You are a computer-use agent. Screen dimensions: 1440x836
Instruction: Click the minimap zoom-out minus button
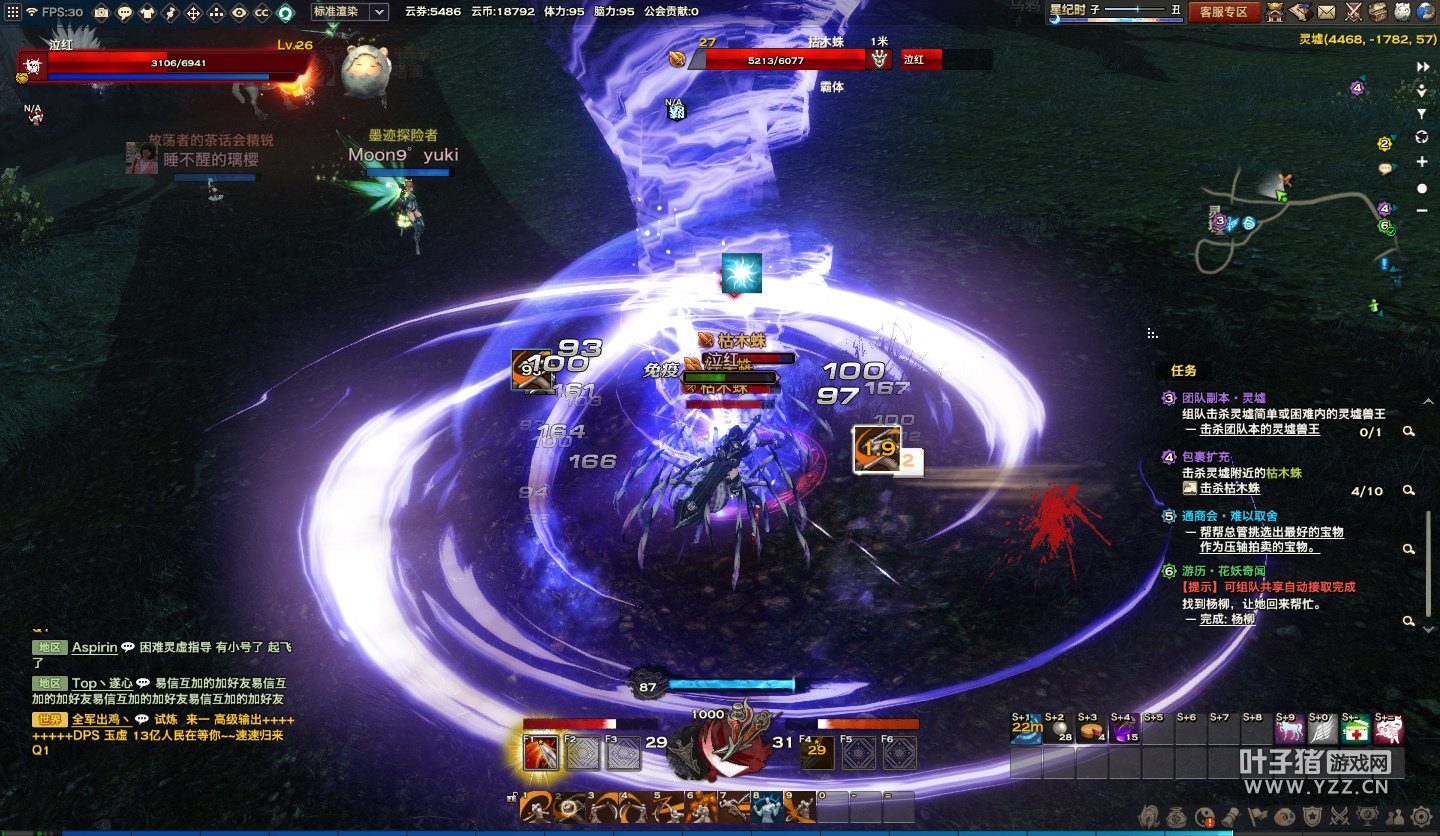click(1422, 210)
